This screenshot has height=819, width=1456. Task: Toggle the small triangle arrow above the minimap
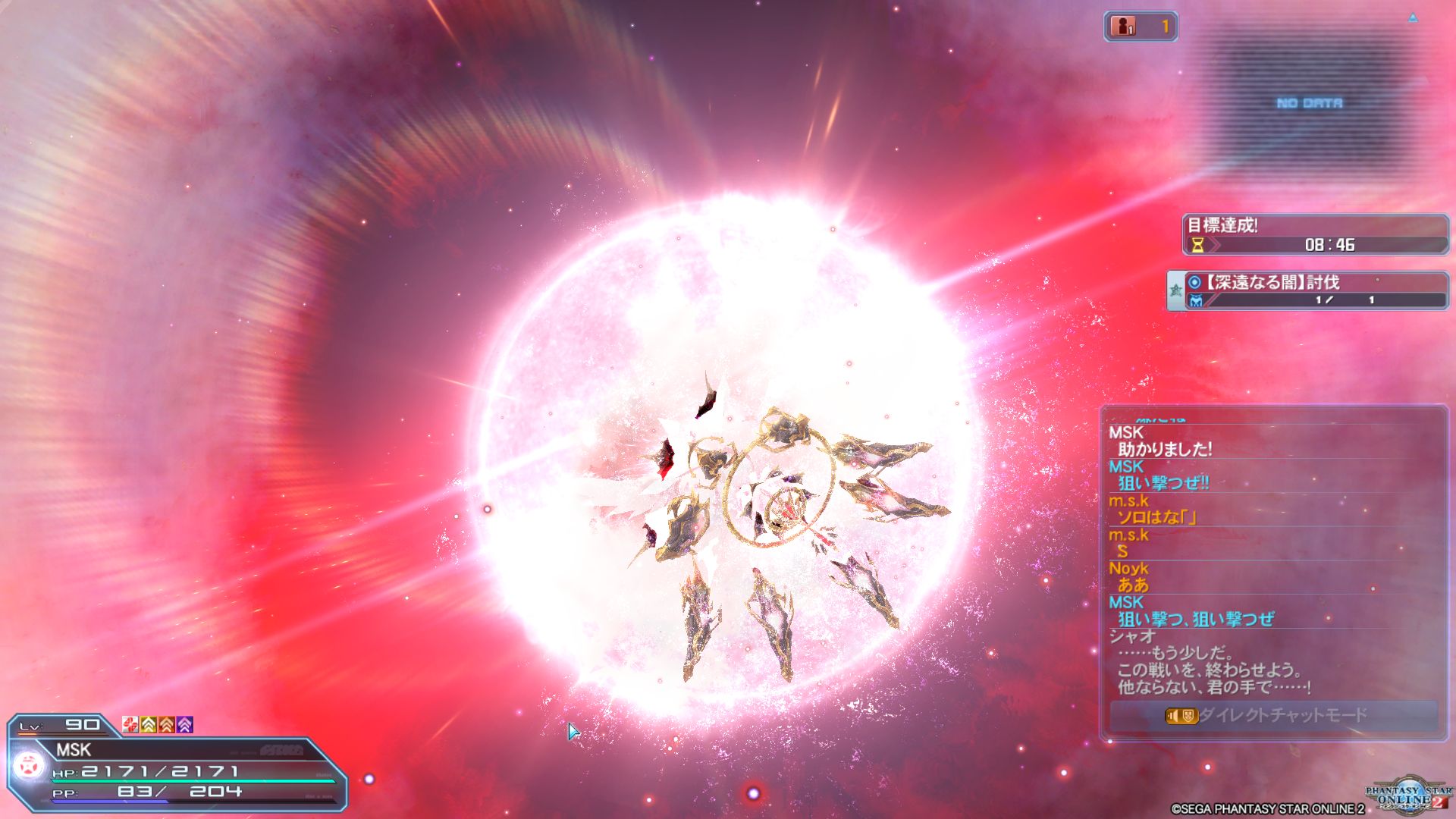(x=1413, y=18)
